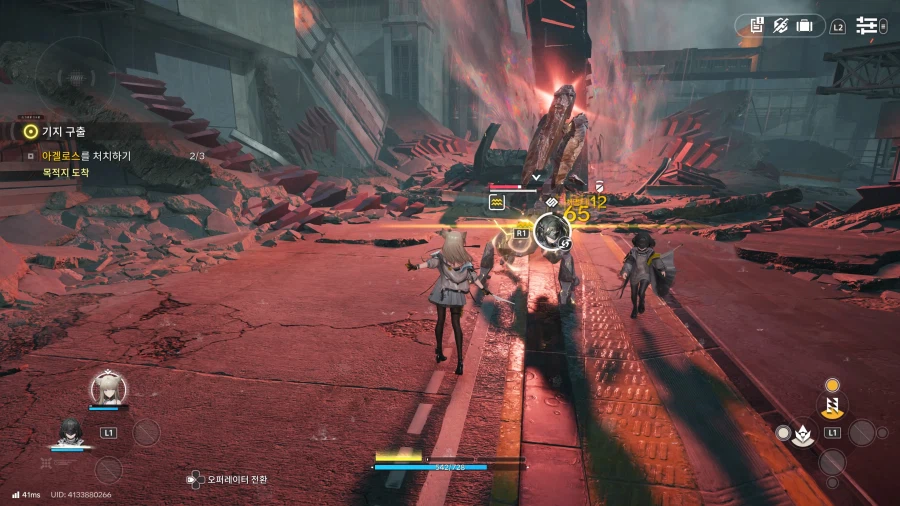
Task: Open the sliders settings menu icon
Action: (866, 25)
